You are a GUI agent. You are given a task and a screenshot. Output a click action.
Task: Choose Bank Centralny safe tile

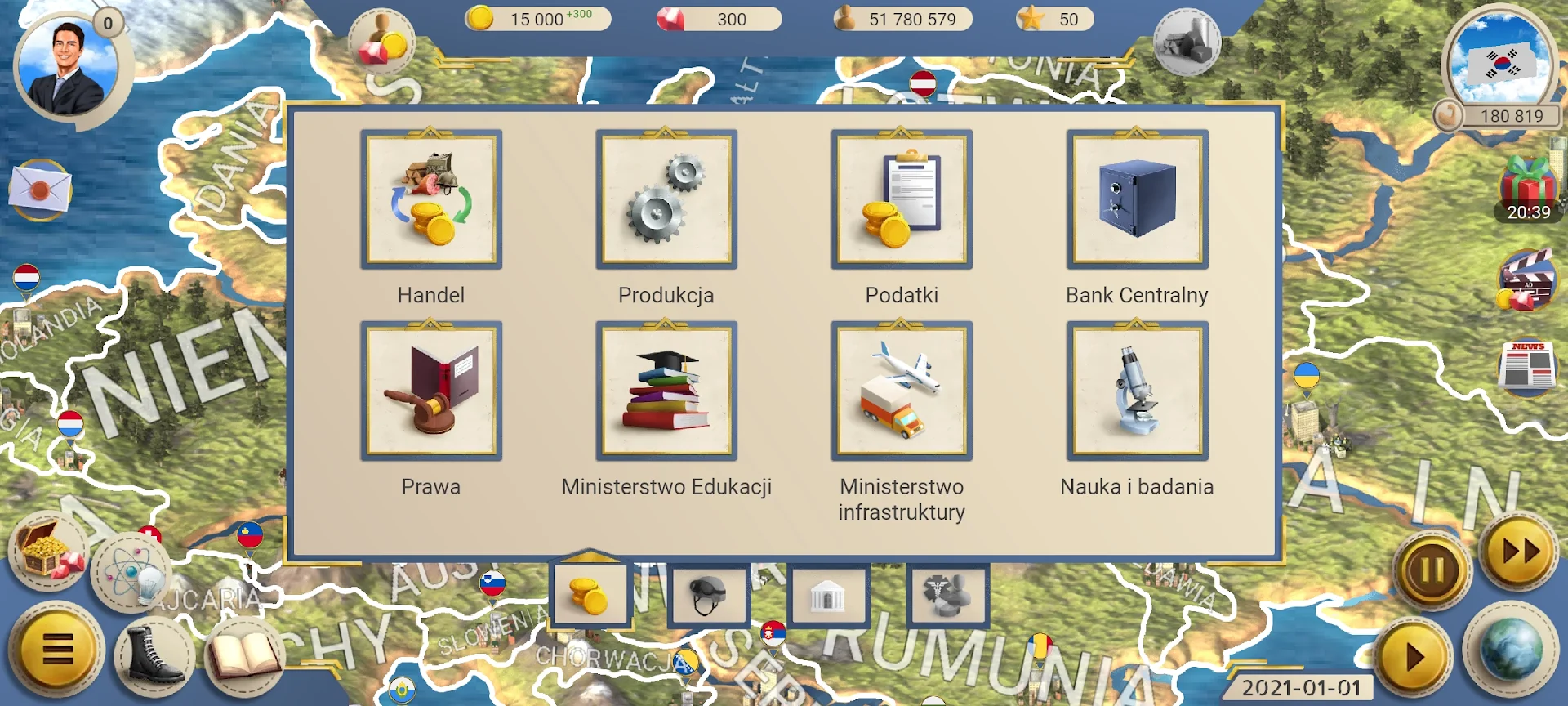pos(1137,200)
